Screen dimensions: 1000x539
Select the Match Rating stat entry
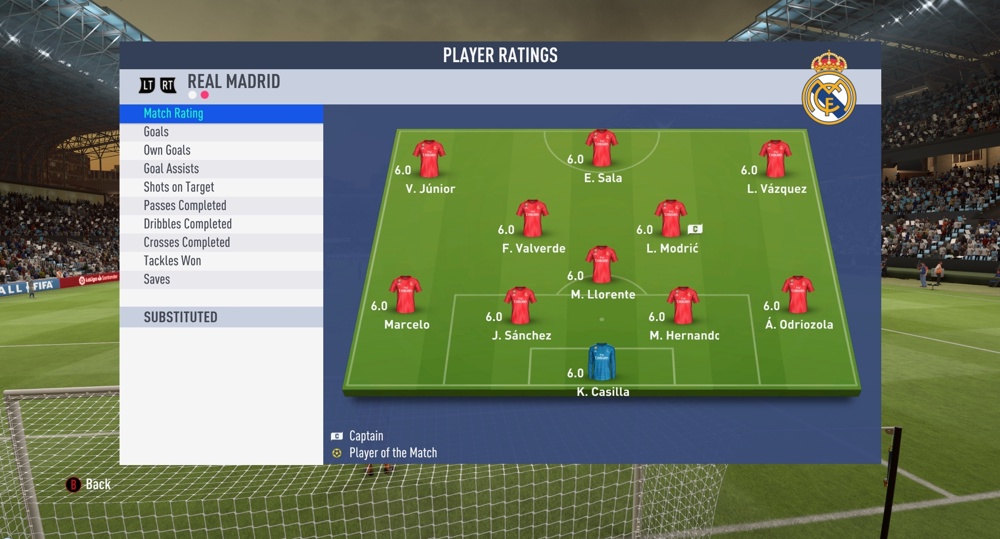[x=220, y=114]
